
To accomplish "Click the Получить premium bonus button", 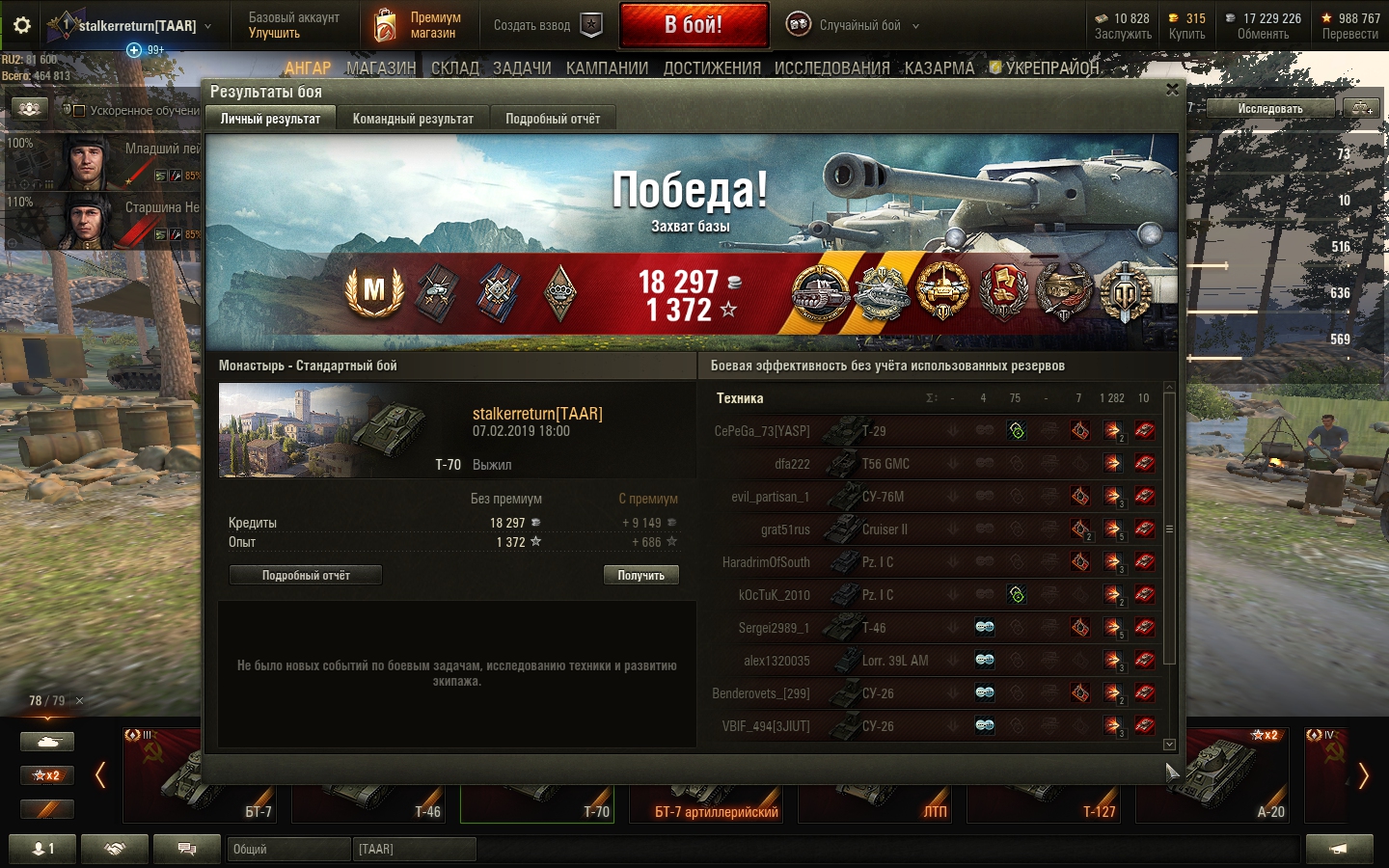I will click(640, 575).
